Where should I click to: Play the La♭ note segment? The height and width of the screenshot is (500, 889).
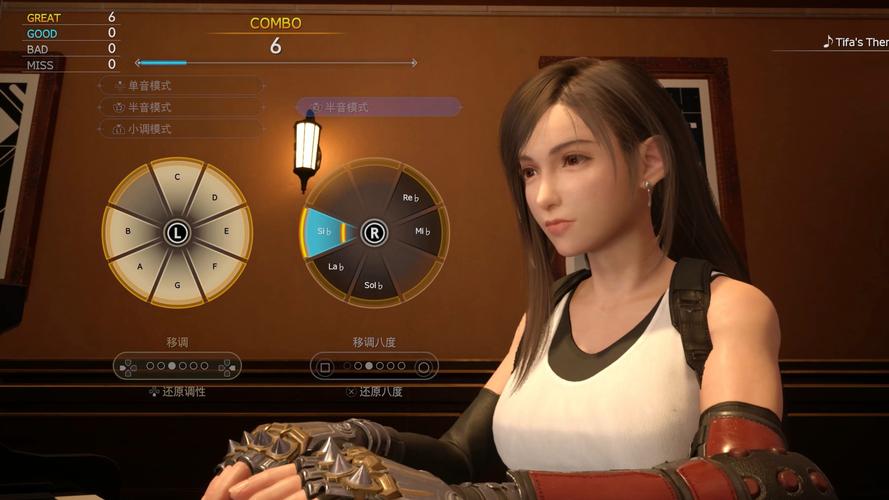click(x=336, y=266)
